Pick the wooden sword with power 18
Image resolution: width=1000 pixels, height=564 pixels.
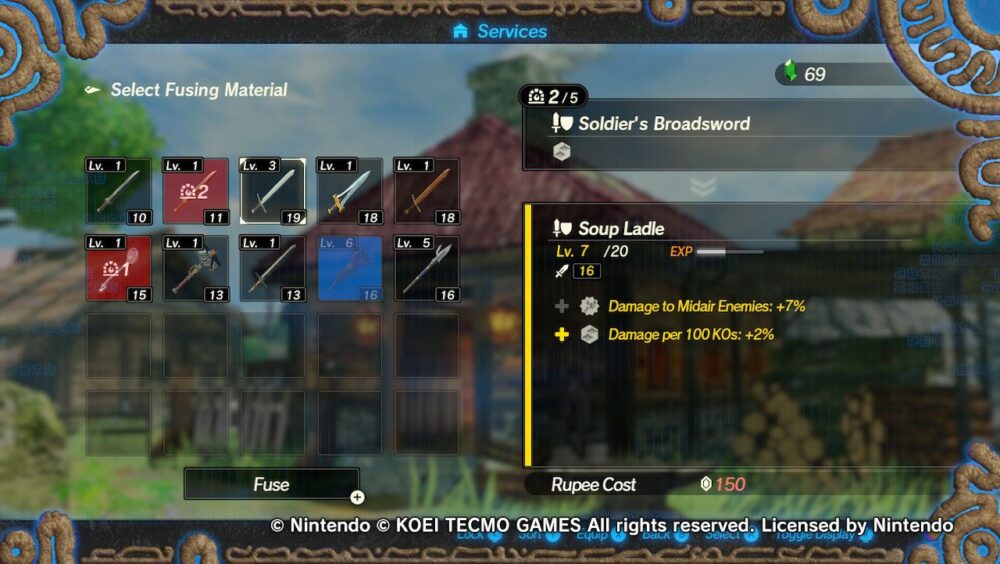(427, 191)
